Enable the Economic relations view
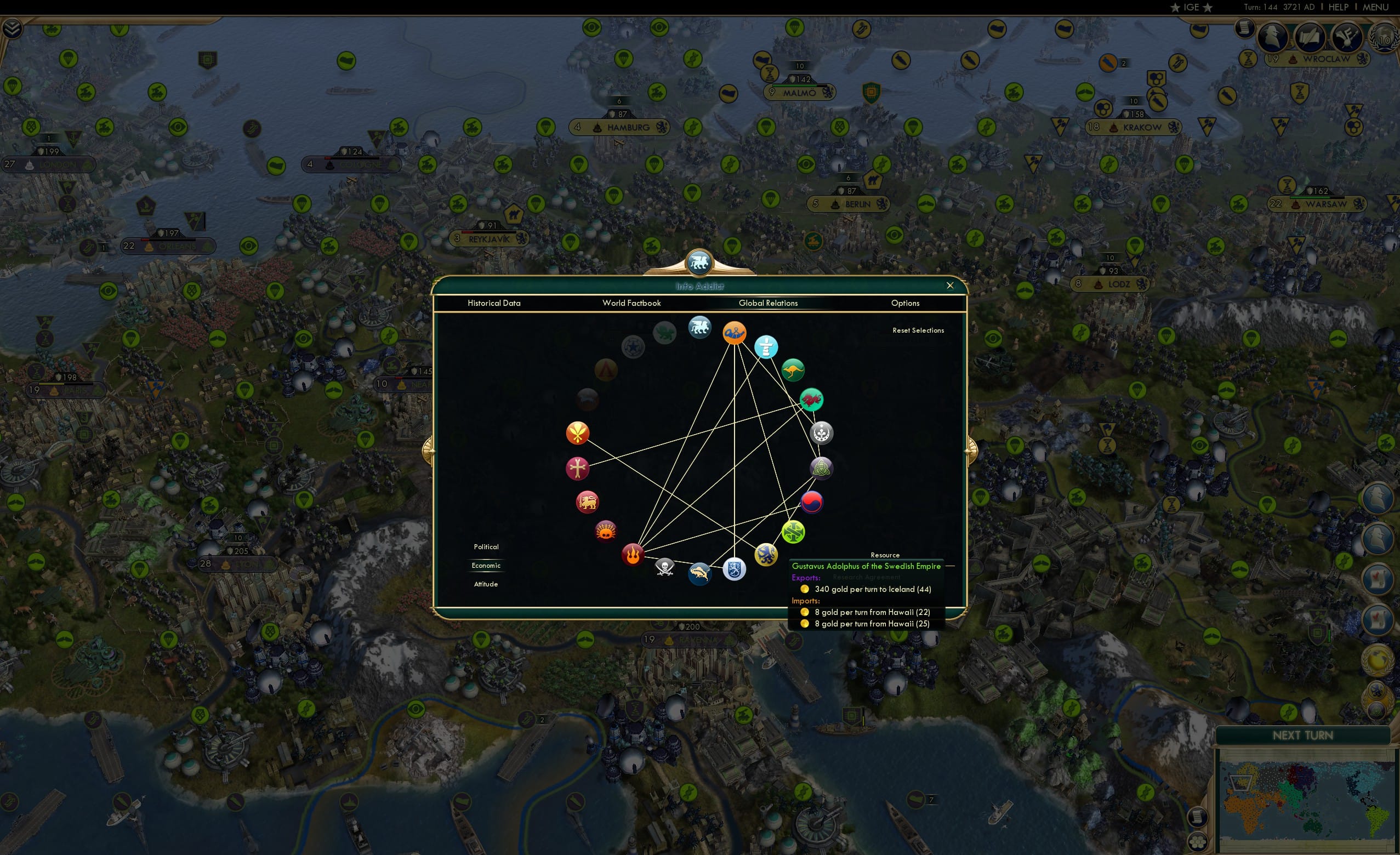Image resolution: width=1400 pixels, height=855 pixels. click(486, 565)
